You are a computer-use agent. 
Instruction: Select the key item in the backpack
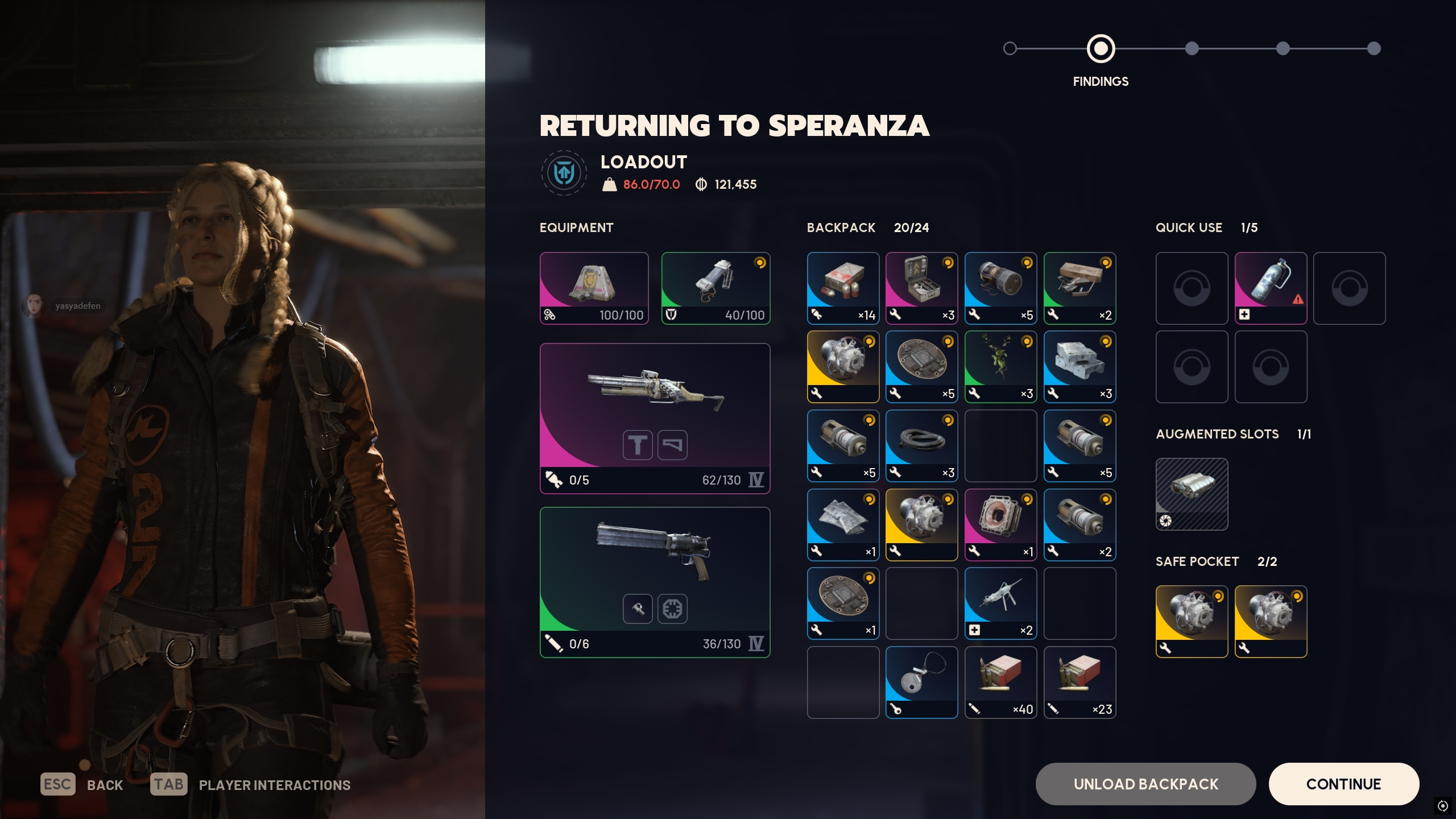921,682
